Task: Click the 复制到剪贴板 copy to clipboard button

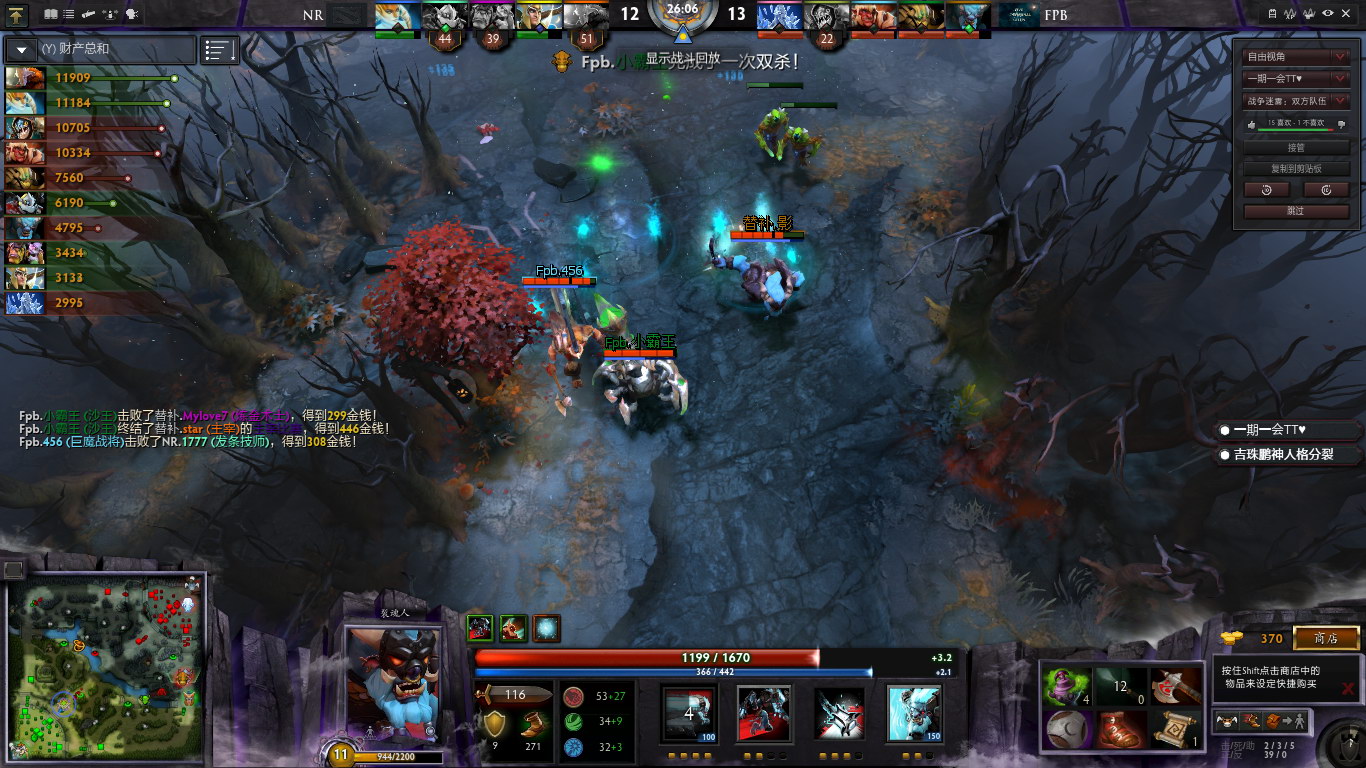Action: coord(1297,168)
